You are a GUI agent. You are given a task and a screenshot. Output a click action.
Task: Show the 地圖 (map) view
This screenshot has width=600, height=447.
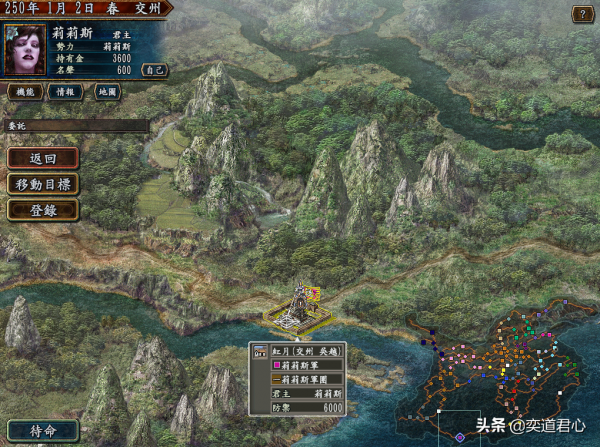tap(107, 92)
